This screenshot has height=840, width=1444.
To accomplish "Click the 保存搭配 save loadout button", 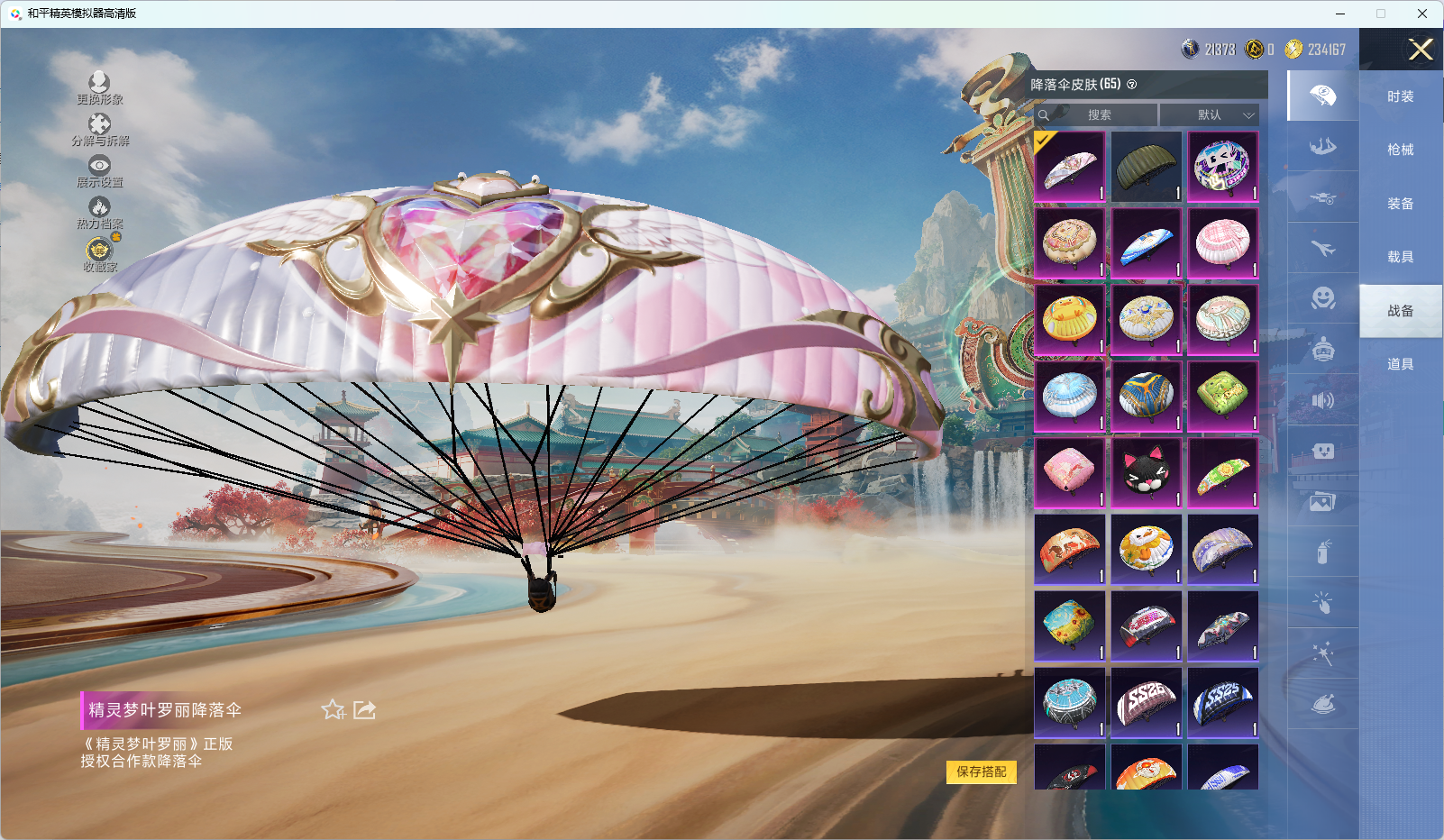I will pyautogui.click(x=981, y=772).
